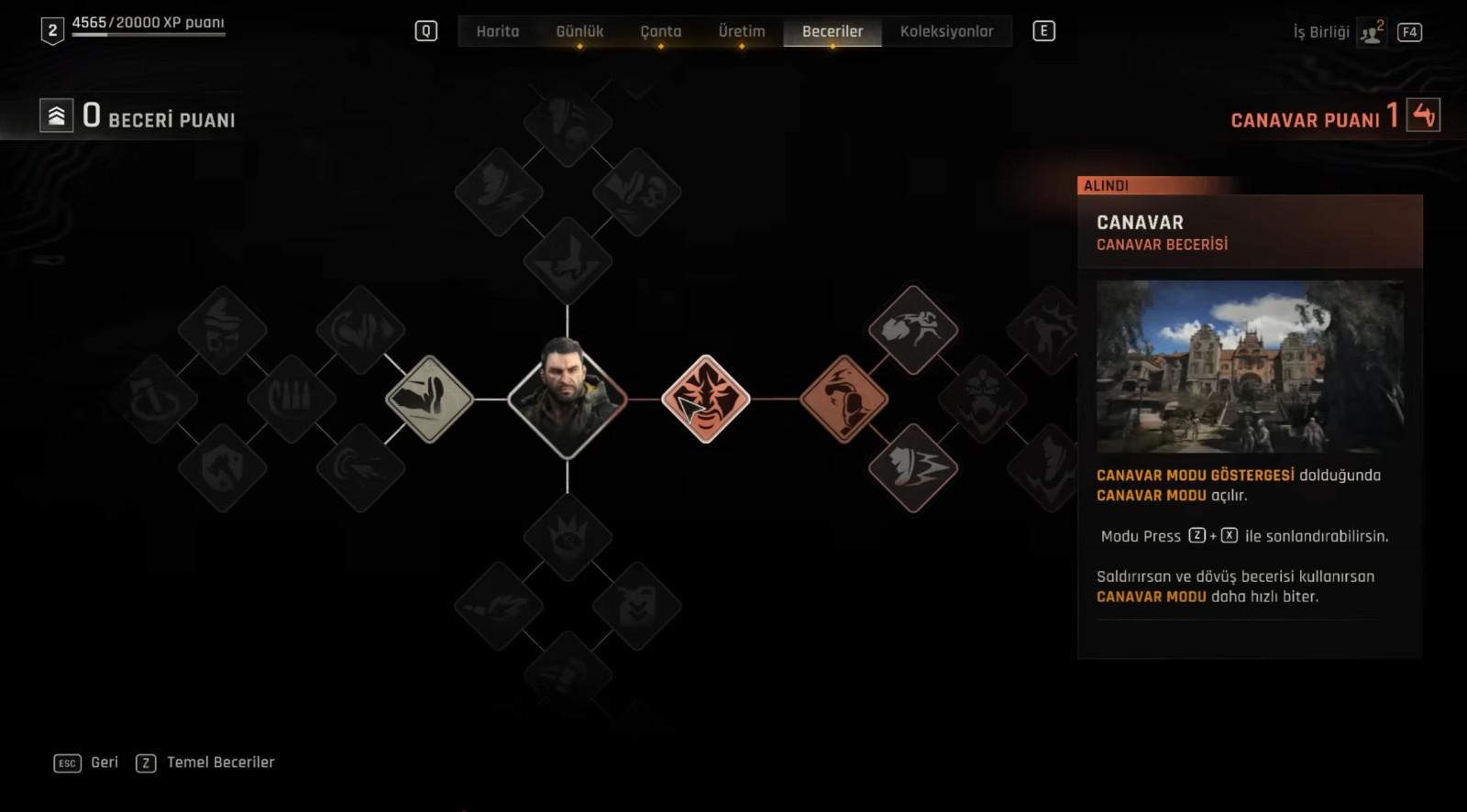Select the rock-throwing figure skill node
This screenshot has height=812, width=1467.
(x=913, y=330)
